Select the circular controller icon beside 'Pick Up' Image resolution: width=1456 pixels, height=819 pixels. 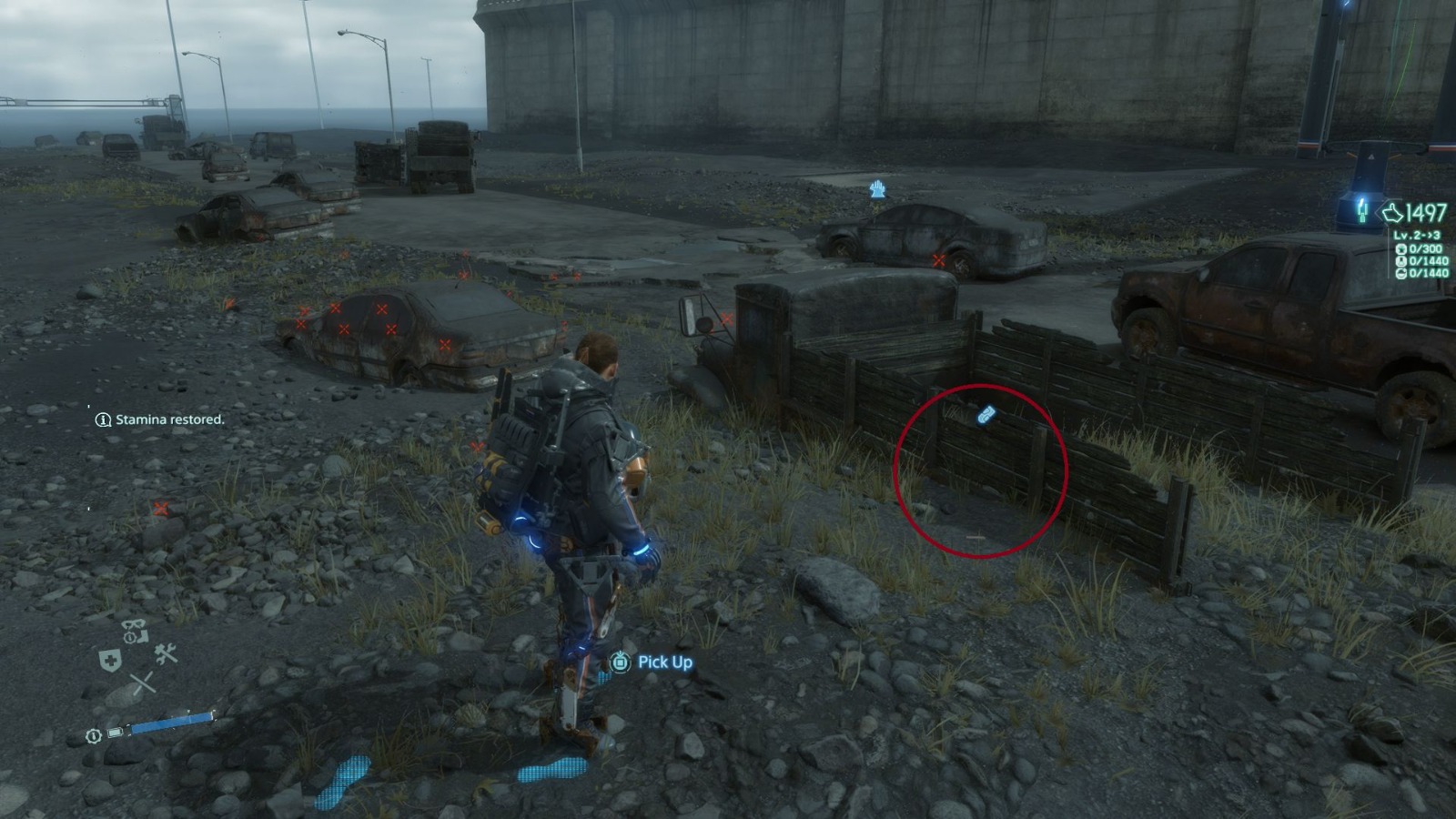[x=622, y=663]
